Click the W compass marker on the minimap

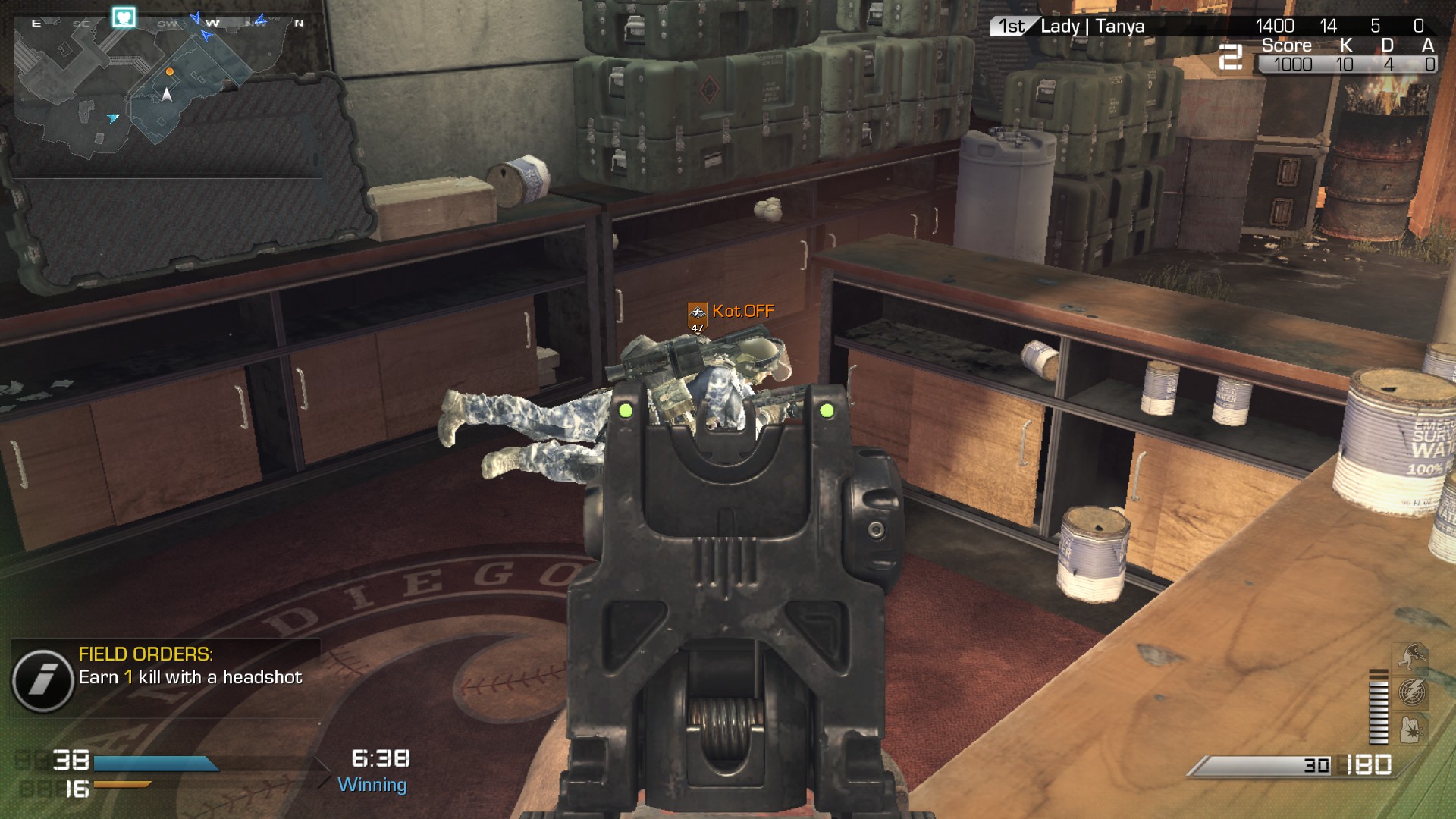213,23
